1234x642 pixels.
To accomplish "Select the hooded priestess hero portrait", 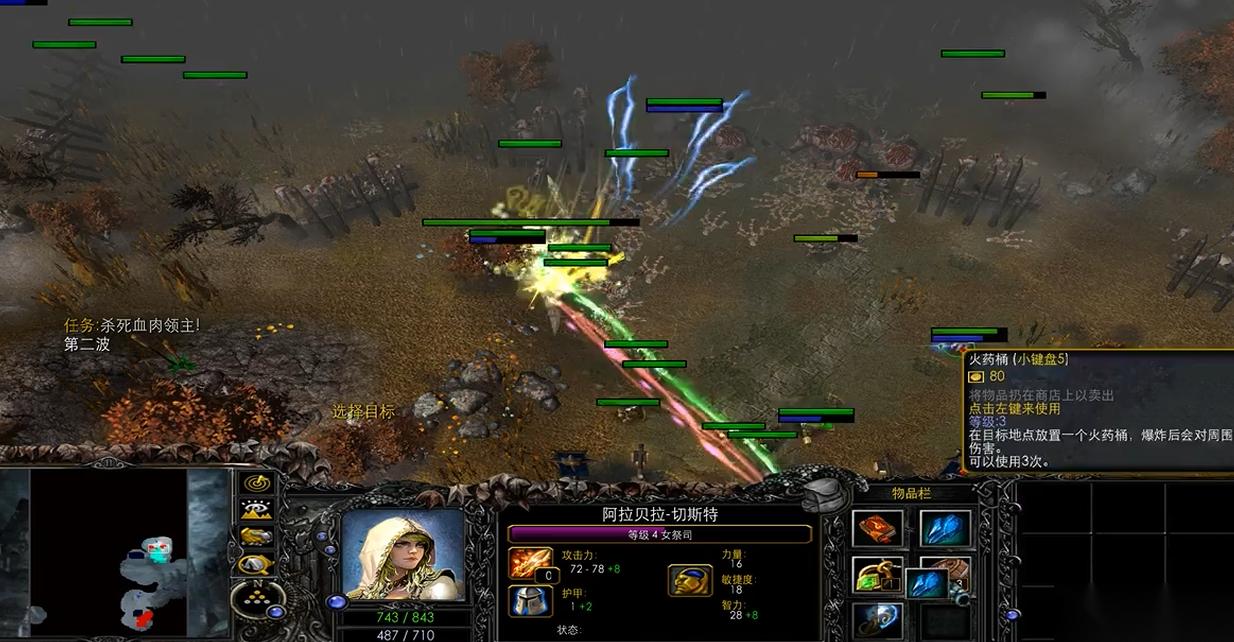I will tap(403, 555).
